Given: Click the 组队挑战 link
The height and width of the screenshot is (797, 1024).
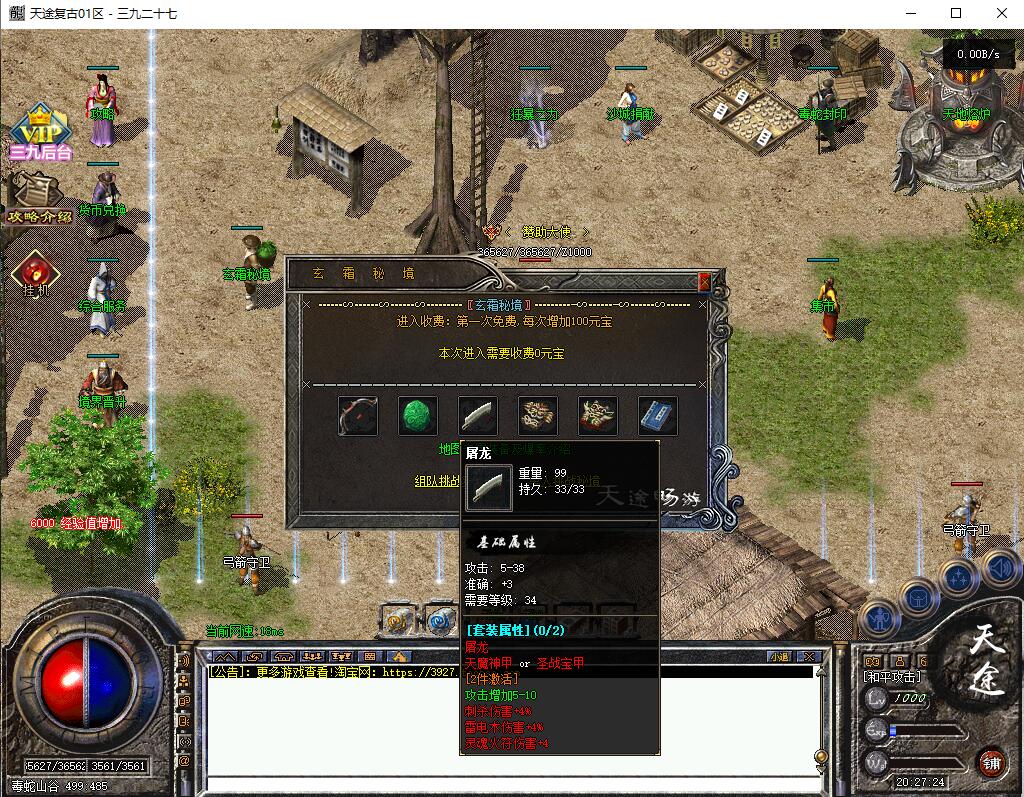Looking at the screenshot, I should pyautogui.click(x=438, y=480).
